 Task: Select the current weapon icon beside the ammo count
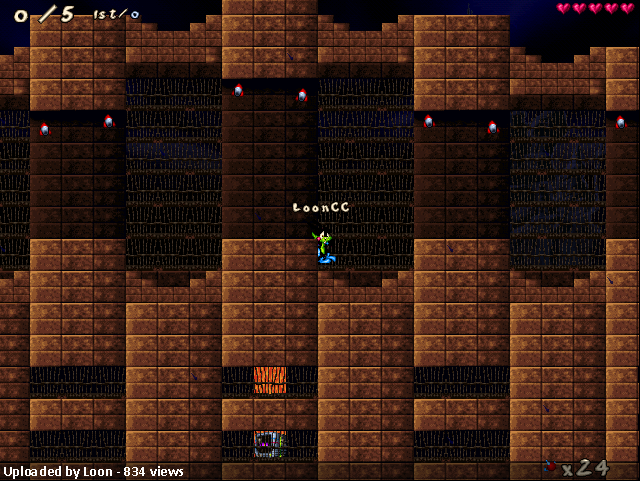[549, 465]
